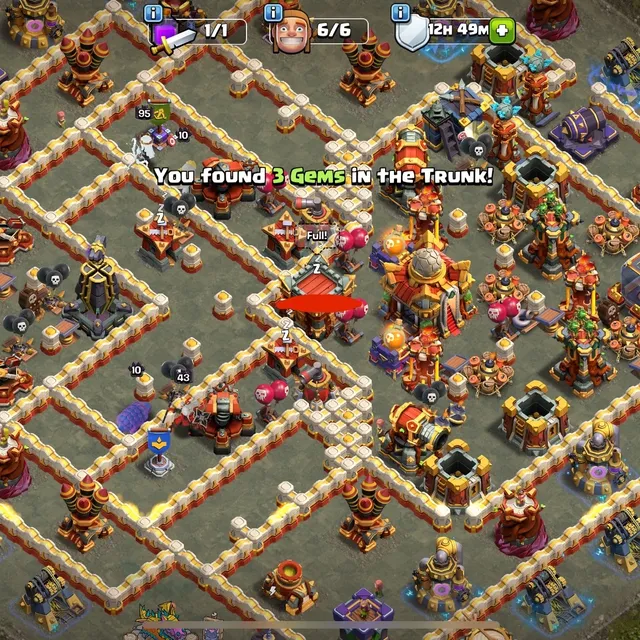Select the builder face icon

(x=291, y=33)
